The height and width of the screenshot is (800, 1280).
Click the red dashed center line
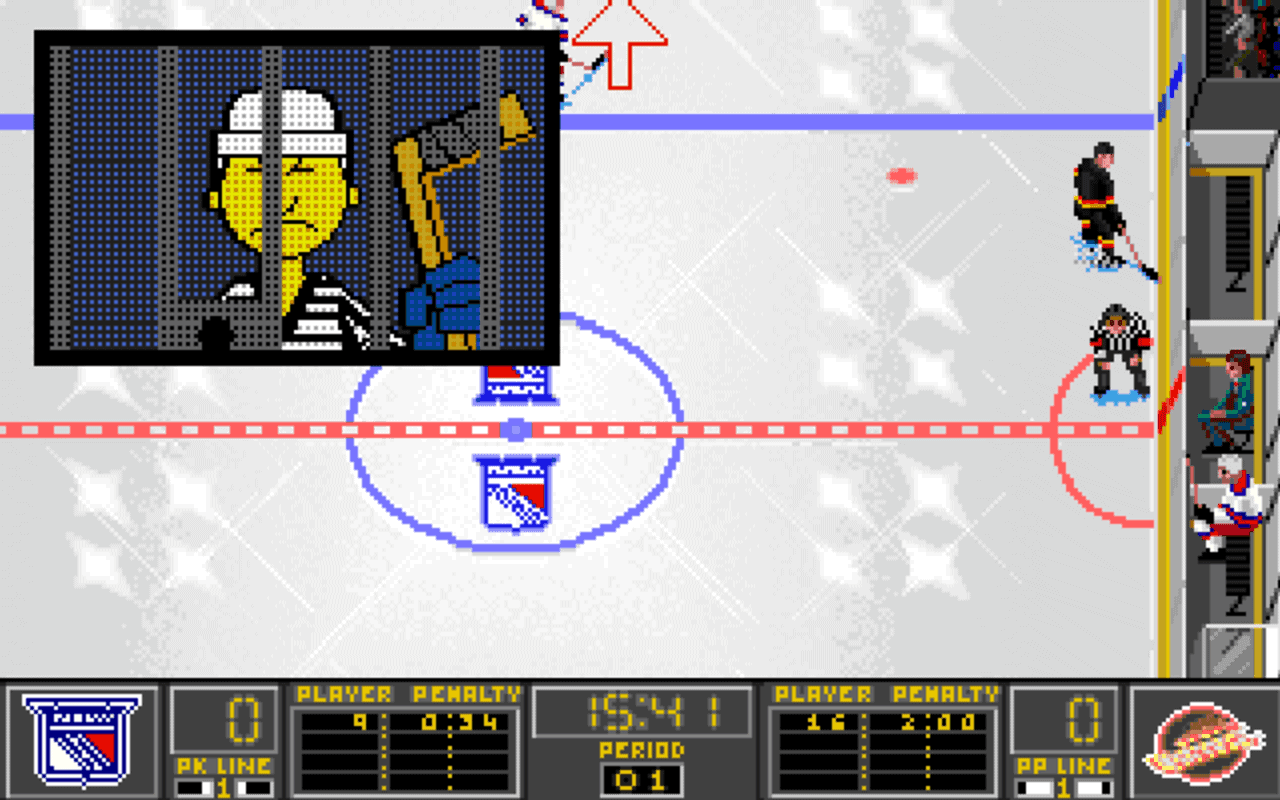(800, 428)
